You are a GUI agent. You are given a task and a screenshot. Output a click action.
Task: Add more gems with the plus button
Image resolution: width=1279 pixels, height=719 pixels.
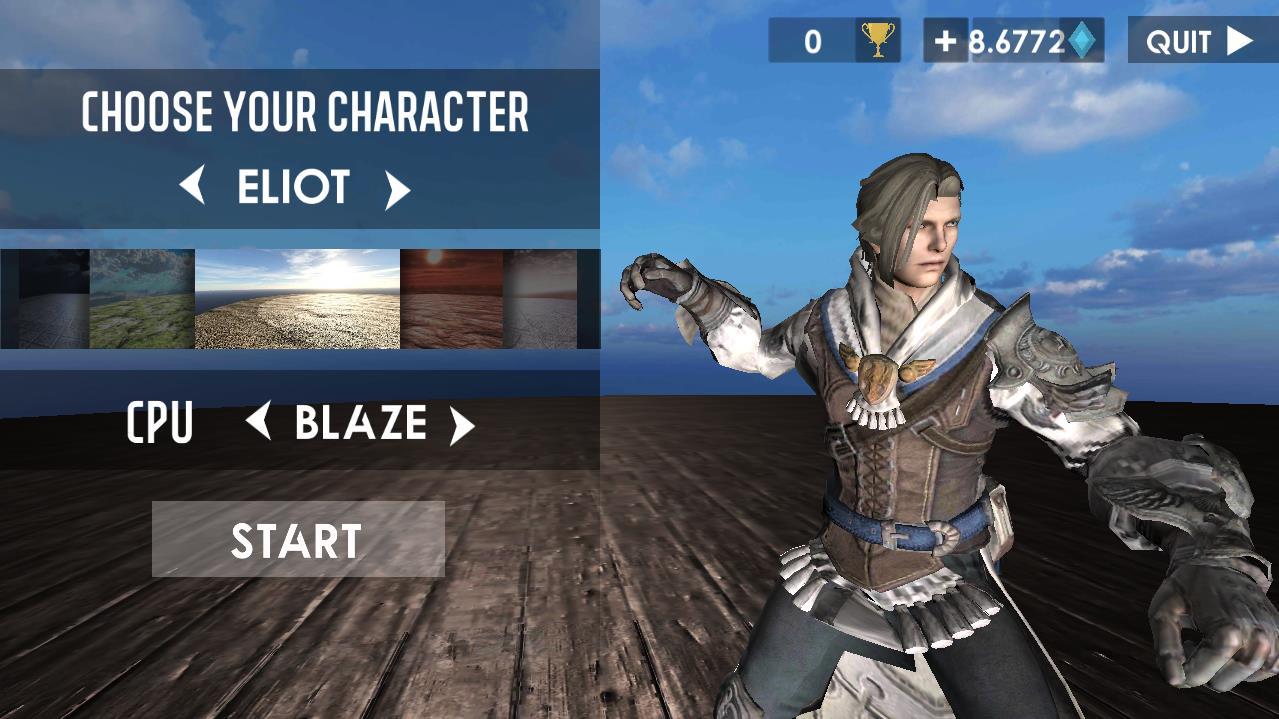(x=944, y=41)
